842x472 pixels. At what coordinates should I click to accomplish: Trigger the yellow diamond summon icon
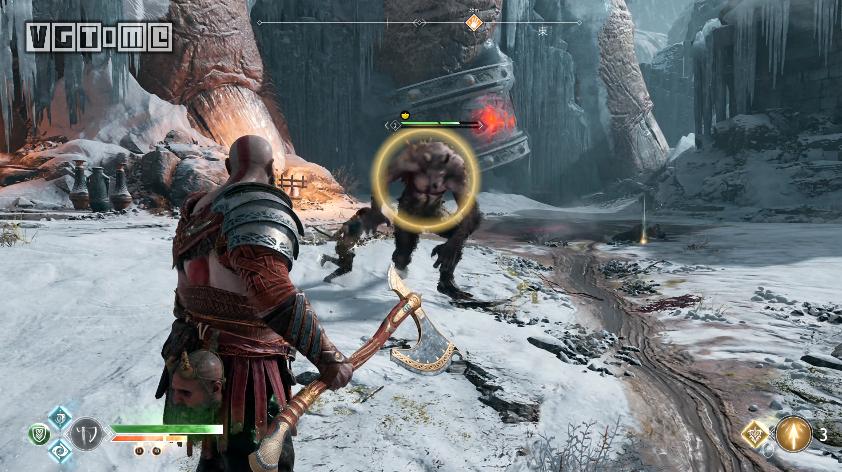click(755, 433)
